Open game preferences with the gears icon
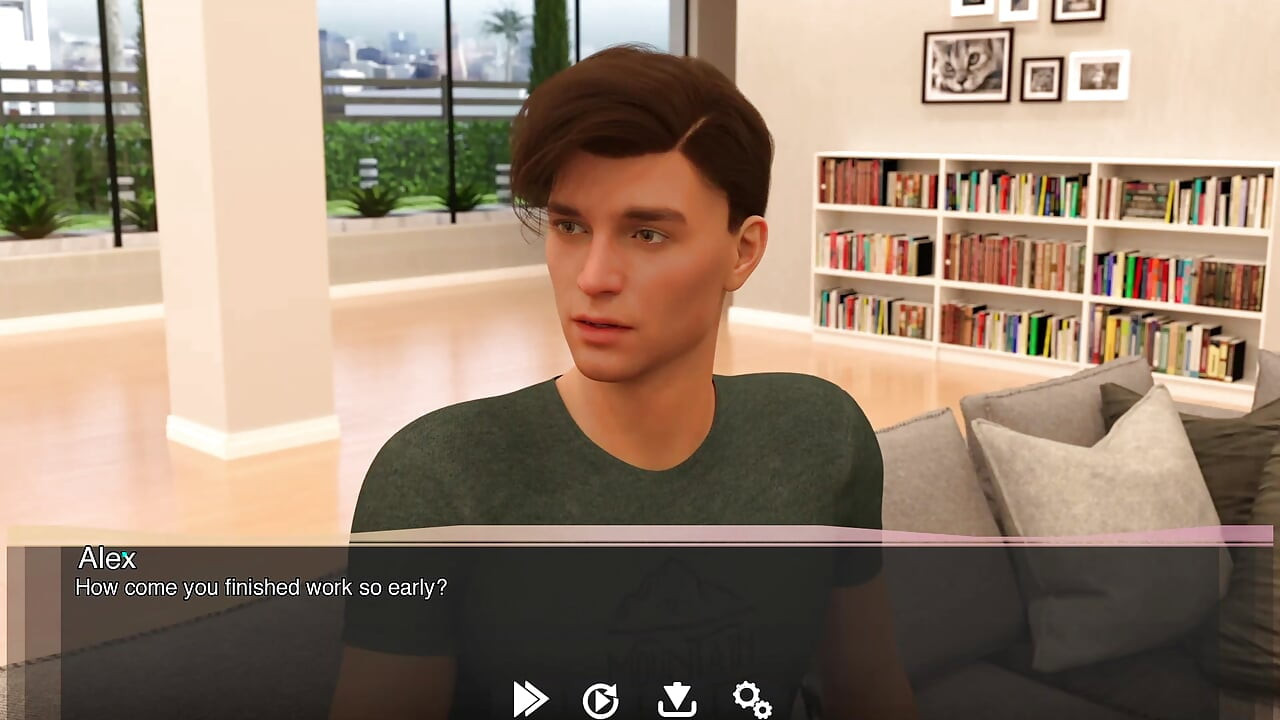This screenshot has width=1280, height=720. click(752, 698)
